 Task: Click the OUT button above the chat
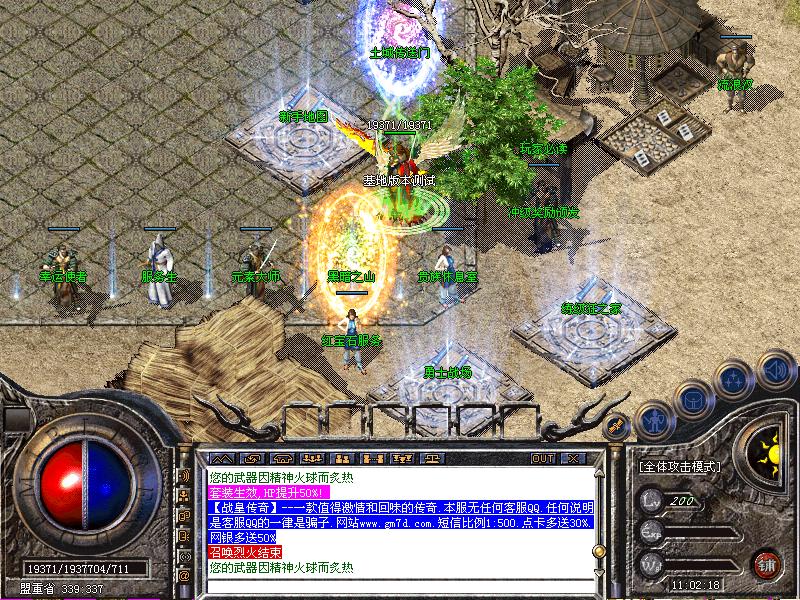pyautogui.click(x=543, y=458)
